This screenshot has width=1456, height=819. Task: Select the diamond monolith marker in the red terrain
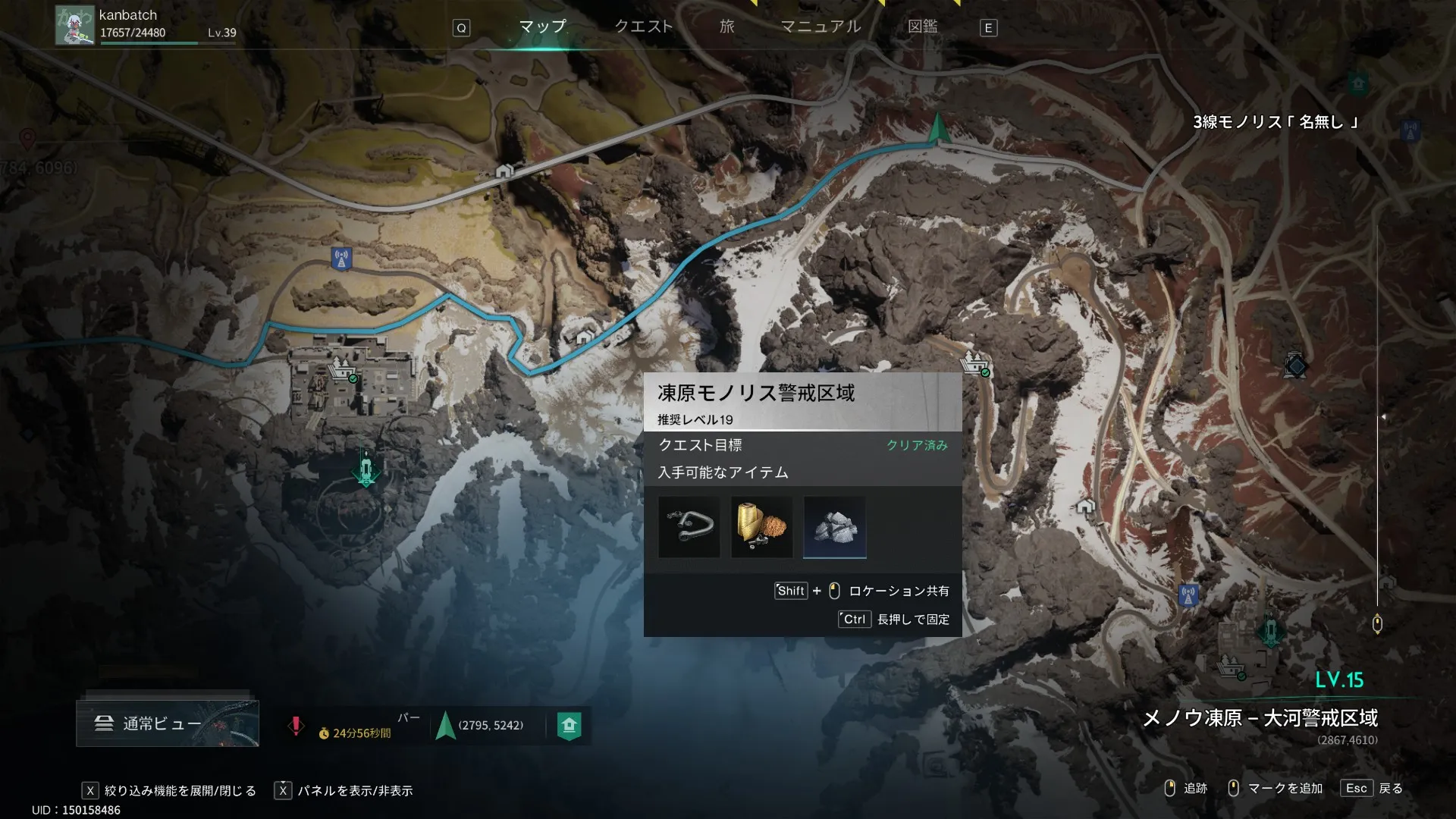(x=1296, y=366)
